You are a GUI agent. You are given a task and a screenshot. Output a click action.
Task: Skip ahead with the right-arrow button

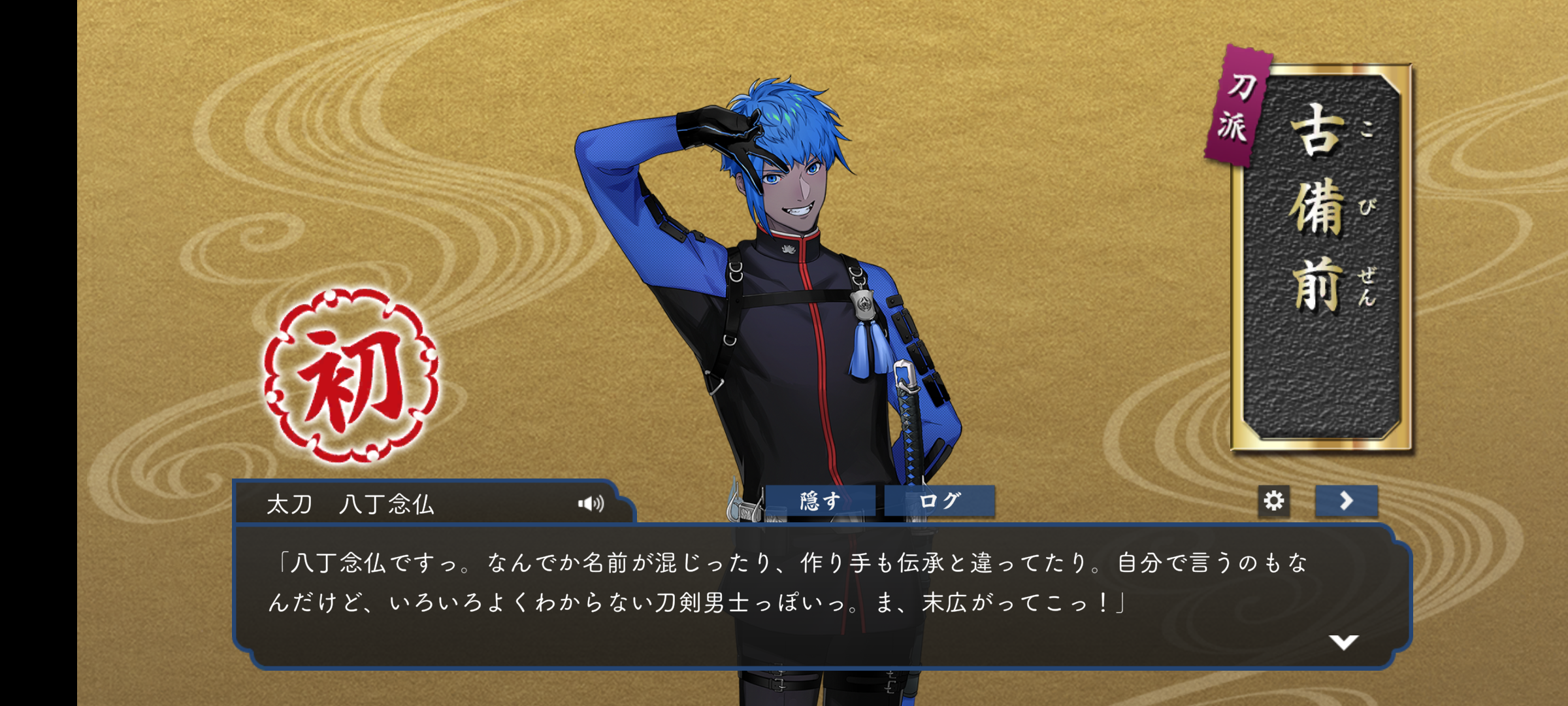coord(1346,501)
